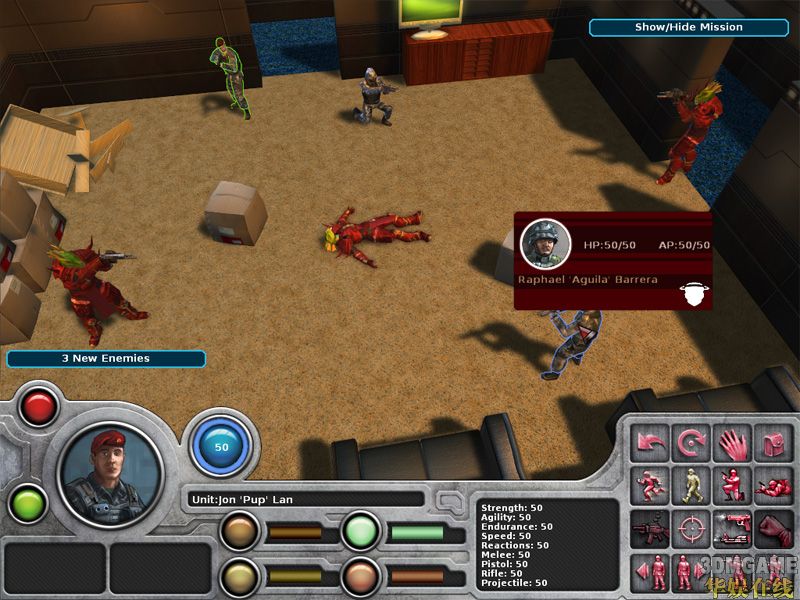Click the green round button
800x600 pixels.
tap(26, 503)
